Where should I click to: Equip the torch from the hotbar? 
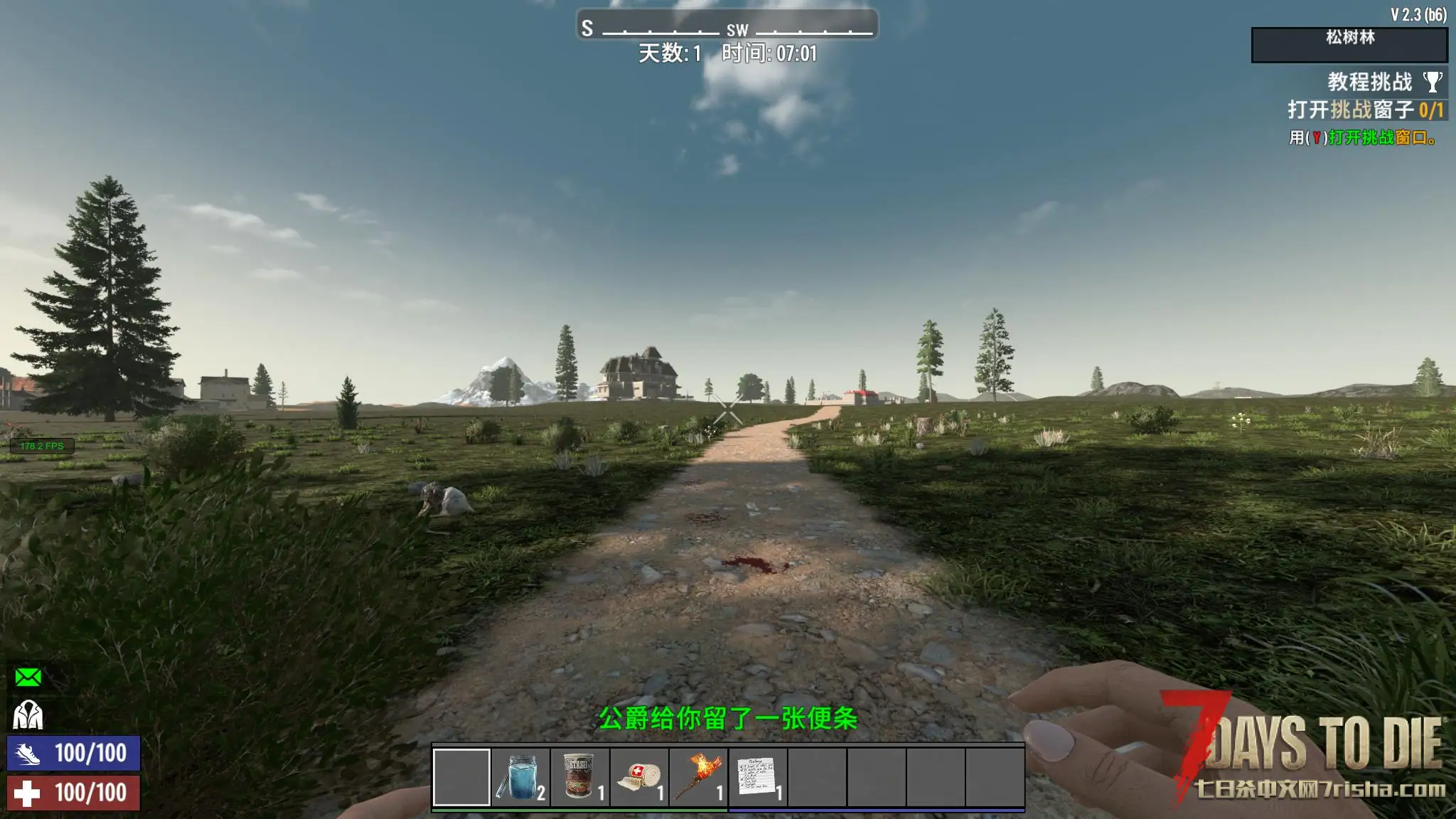(x=699, y=777)
